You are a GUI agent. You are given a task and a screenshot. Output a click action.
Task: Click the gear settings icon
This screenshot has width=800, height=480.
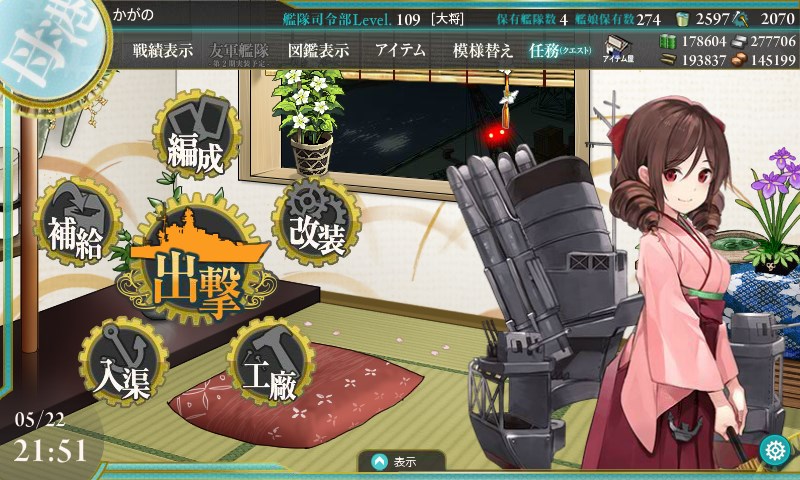pos(774,451)
